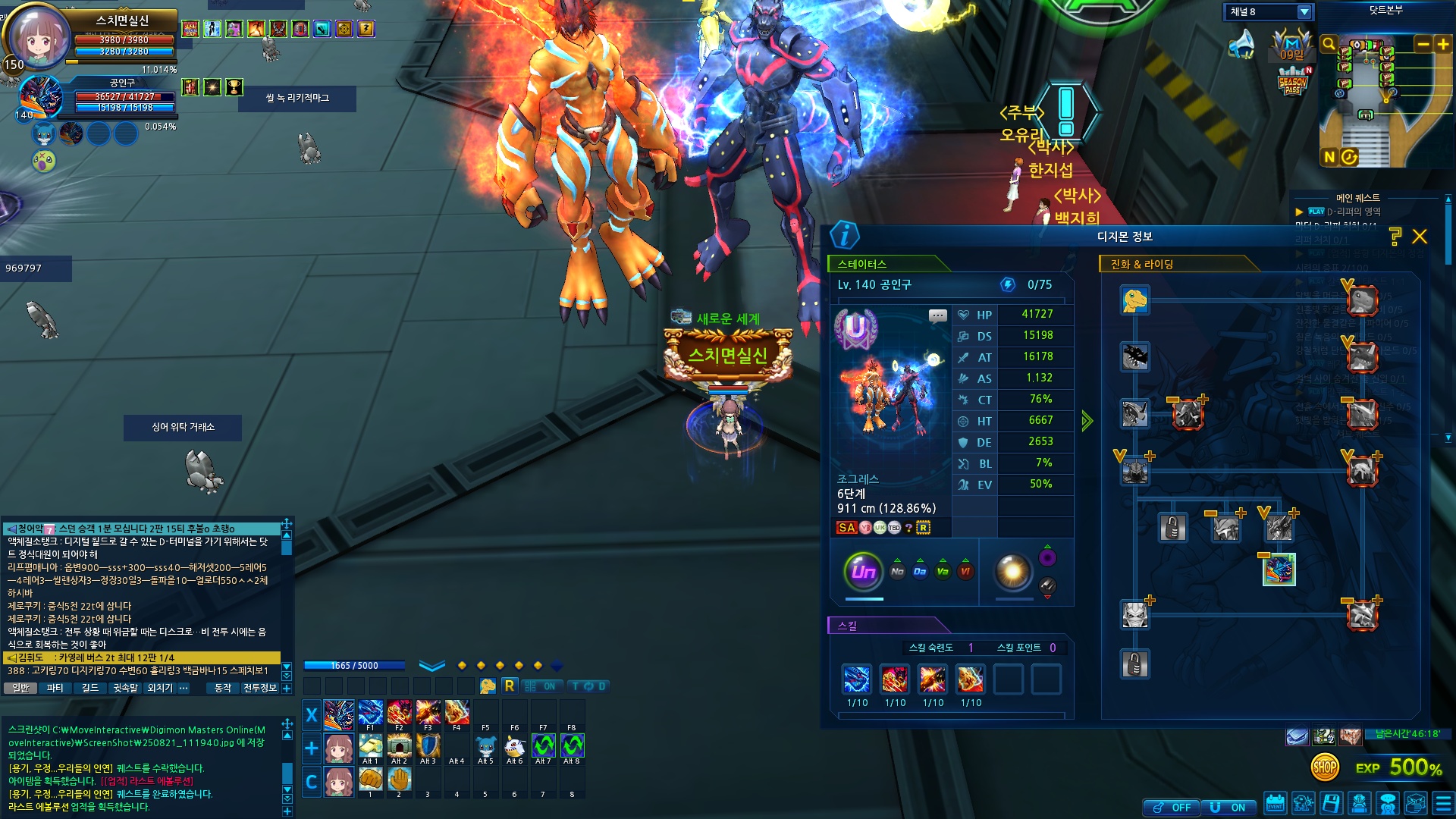Switch to the 길드 chat tab
The width and height of the screenshot is (1456, 819).
coord(90,688)
